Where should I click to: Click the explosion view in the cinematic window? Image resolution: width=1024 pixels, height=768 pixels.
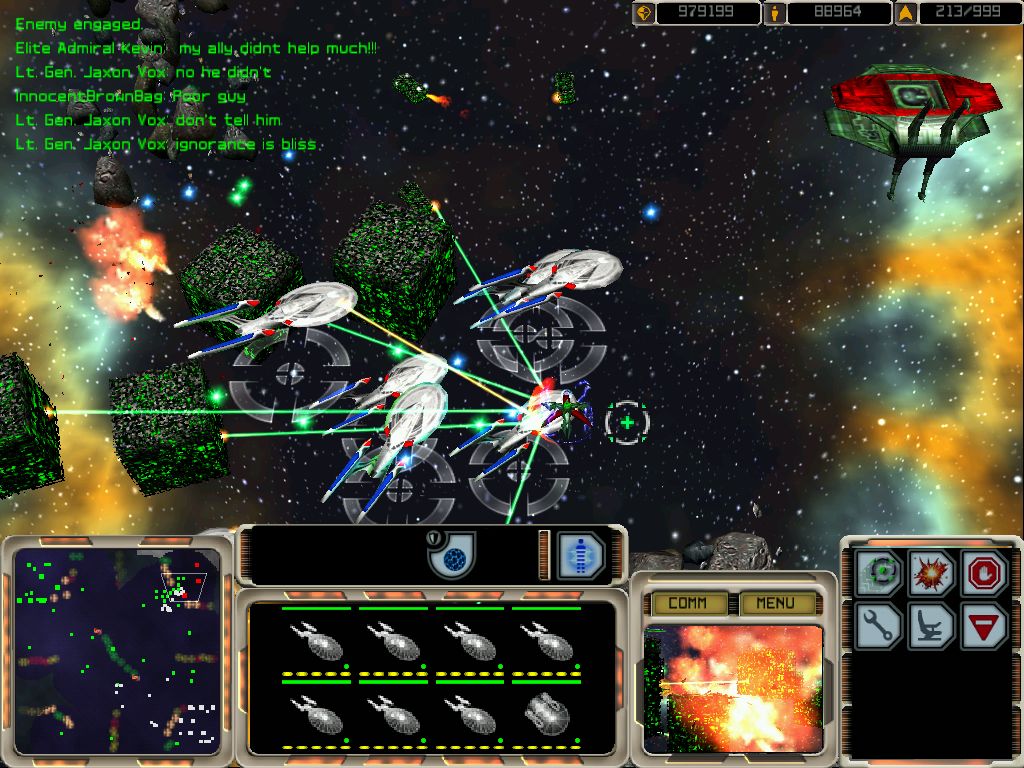pyautogui.click(x=733, y=690)
